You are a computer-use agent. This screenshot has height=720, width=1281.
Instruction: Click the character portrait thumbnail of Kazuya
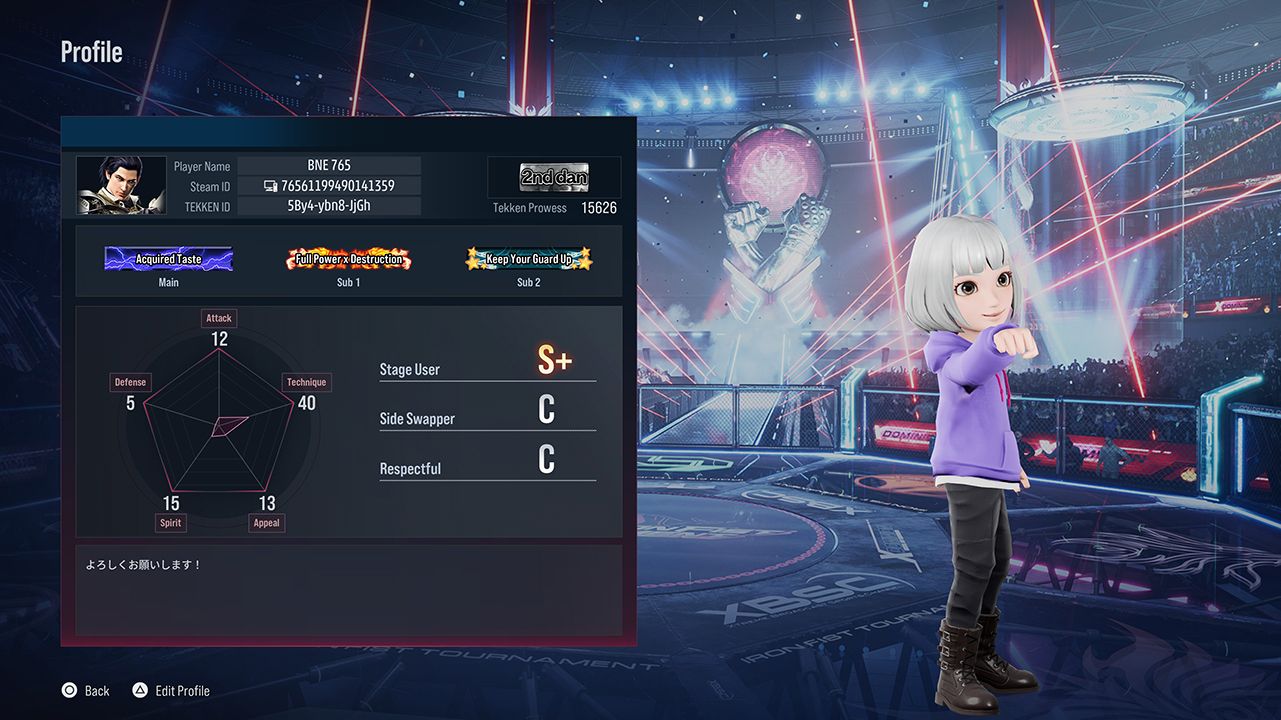tap(120, 185)
